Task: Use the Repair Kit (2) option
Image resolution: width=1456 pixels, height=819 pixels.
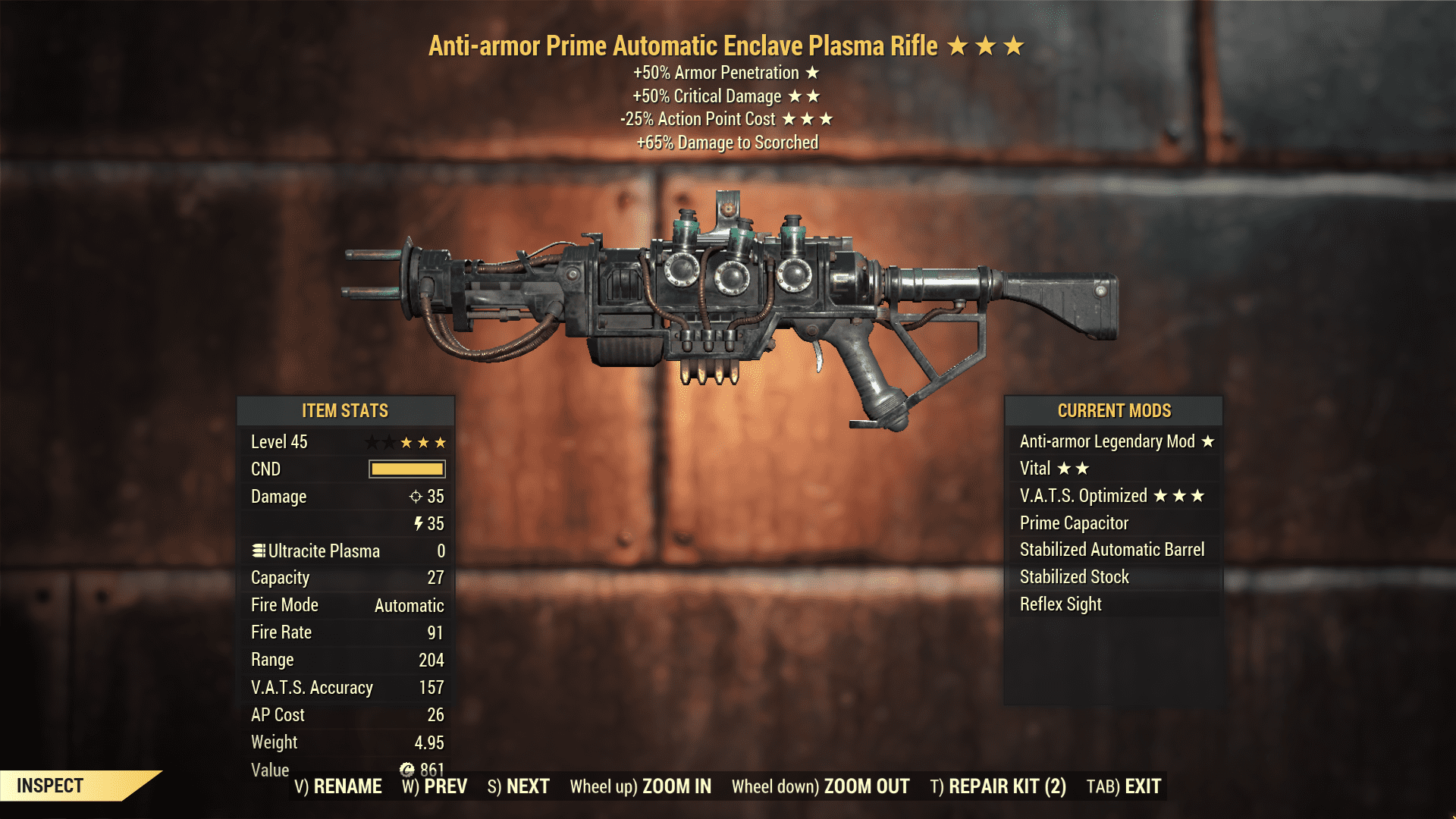Action: coord(998,786)
